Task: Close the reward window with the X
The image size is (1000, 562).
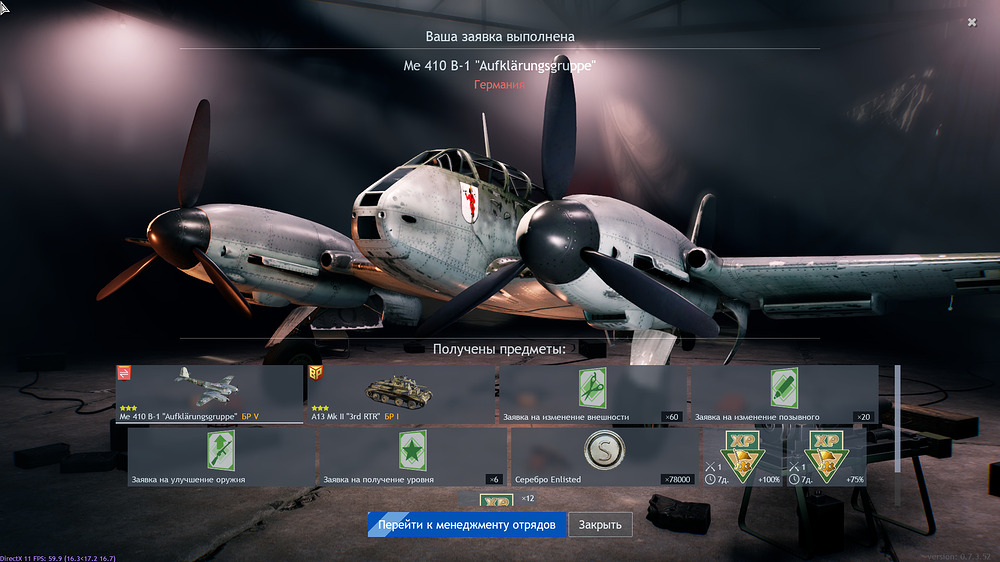Action: pos(972,22)
